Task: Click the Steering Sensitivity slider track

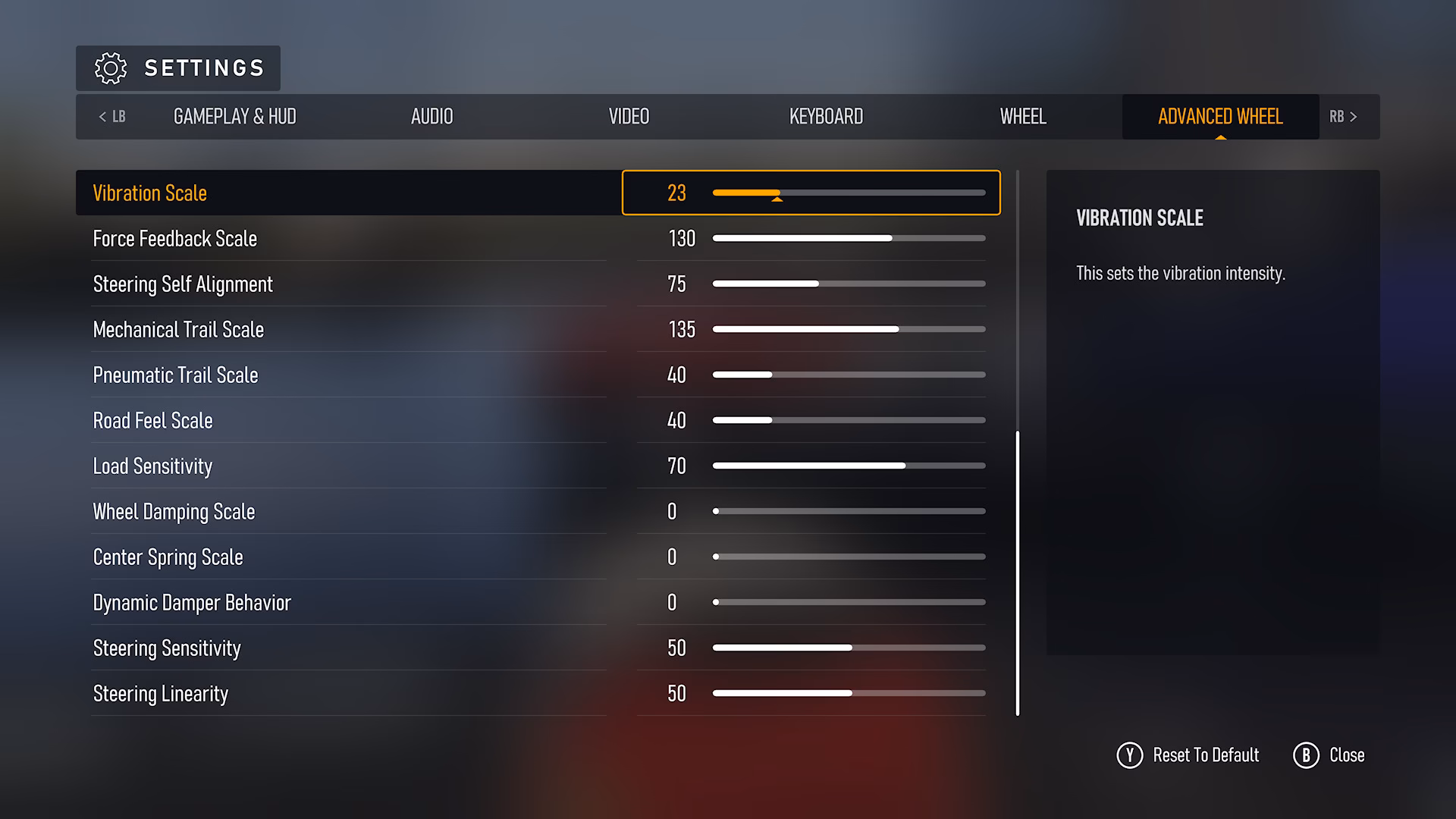Action: pos(848,648)
